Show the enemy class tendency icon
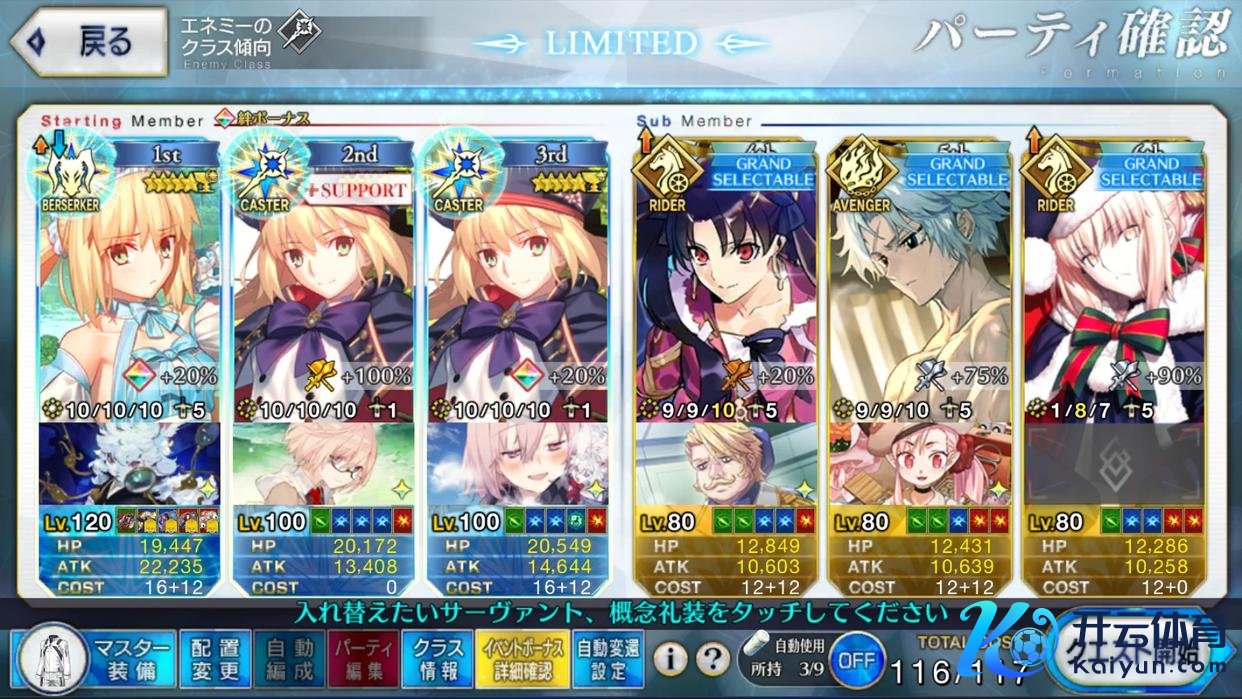This screenshot has width=1242, height=699. click(301, 32)
